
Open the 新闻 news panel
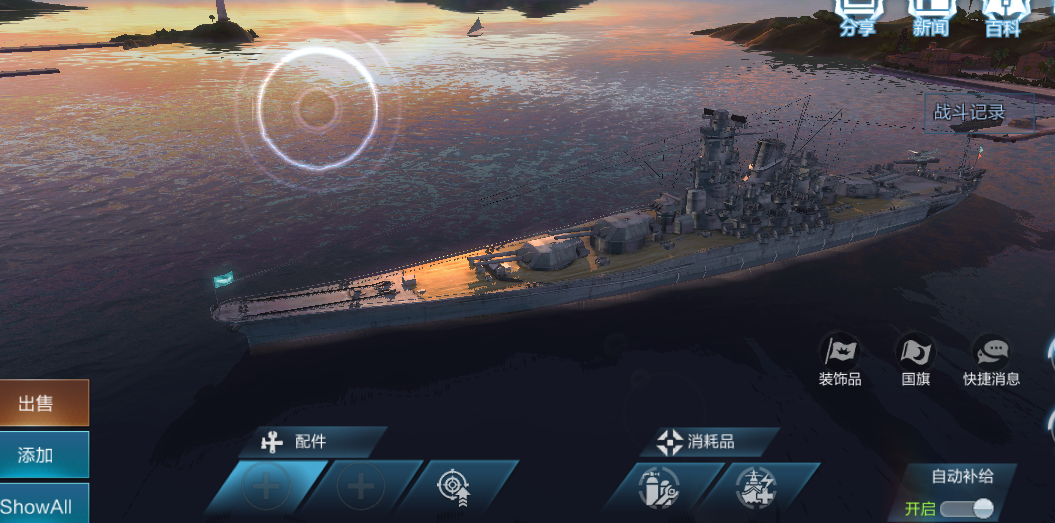click(930, 16)
